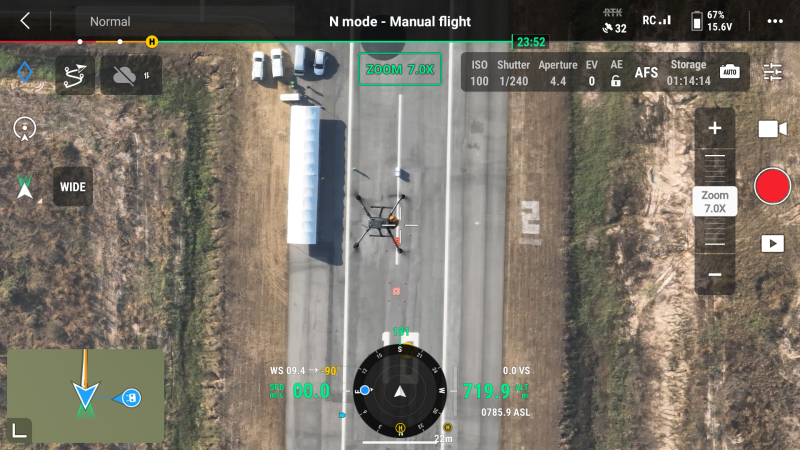This screenshot has height=450, width=800.
Task: Go back using the top-left arrow
Action: pyautogui.click(x=25, y=21)
